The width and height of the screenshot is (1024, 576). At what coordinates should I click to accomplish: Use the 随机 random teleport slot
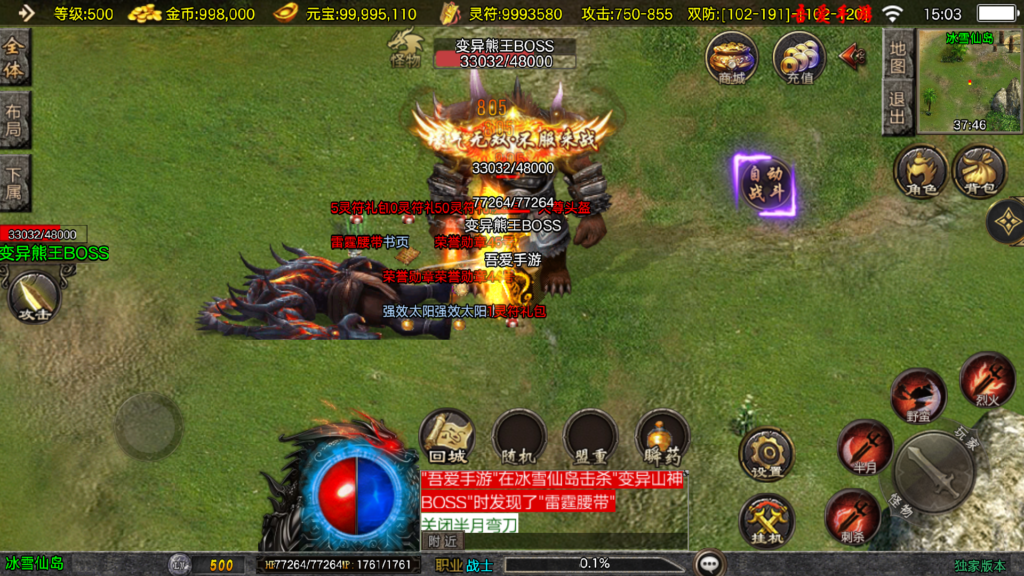(518, 436)
